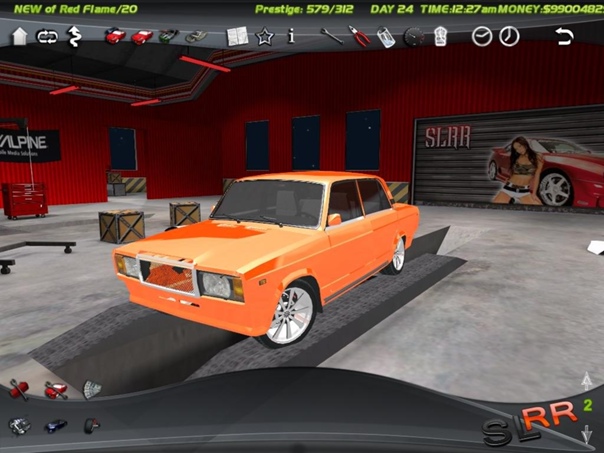Select the swap loop arrows icon
The image size is (604, 453).
click(x=46, y=37)
